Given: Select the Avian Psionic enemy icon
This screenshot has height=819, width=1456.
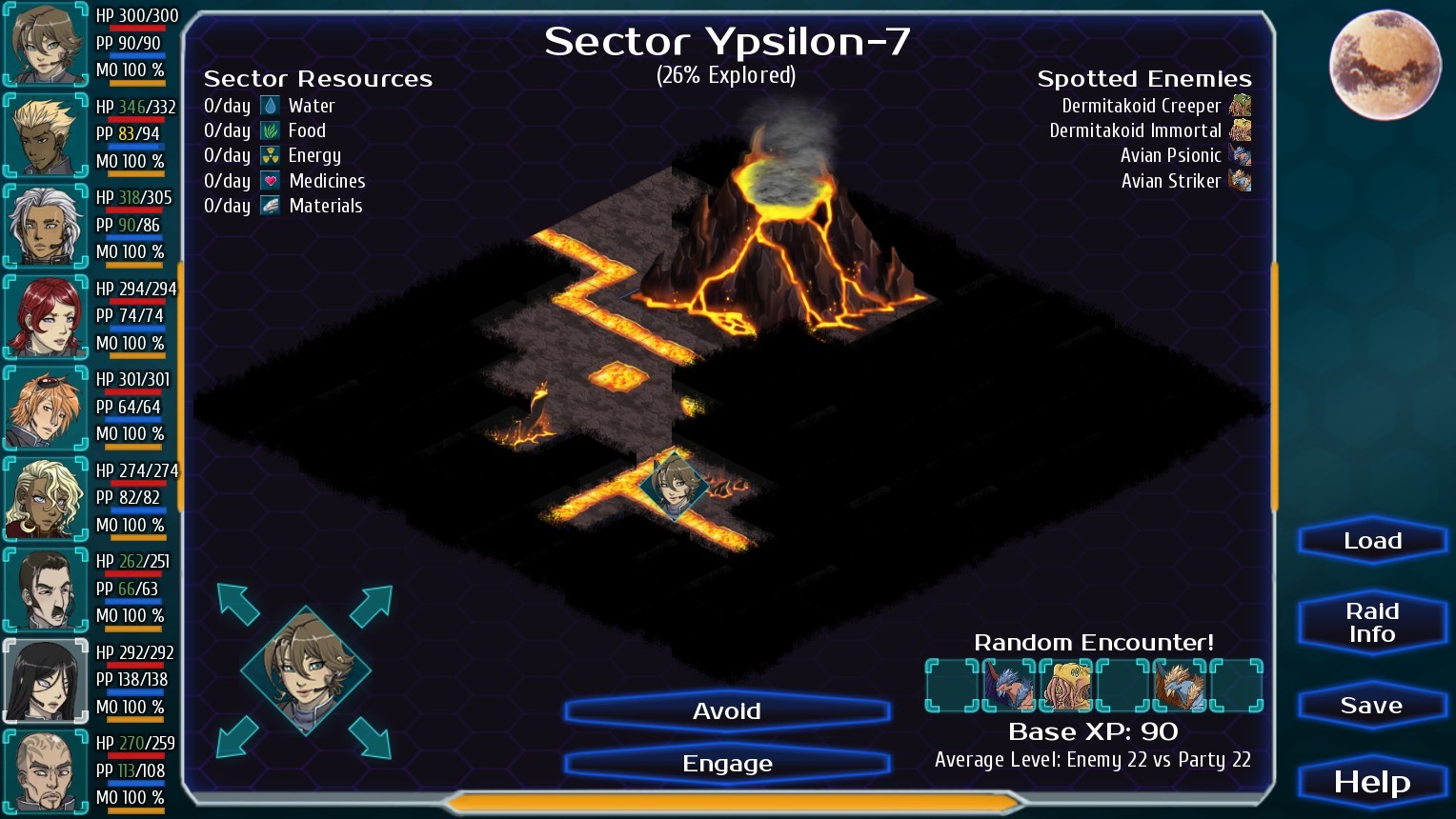Looking at the screenshot, I should click(1241, 155).
